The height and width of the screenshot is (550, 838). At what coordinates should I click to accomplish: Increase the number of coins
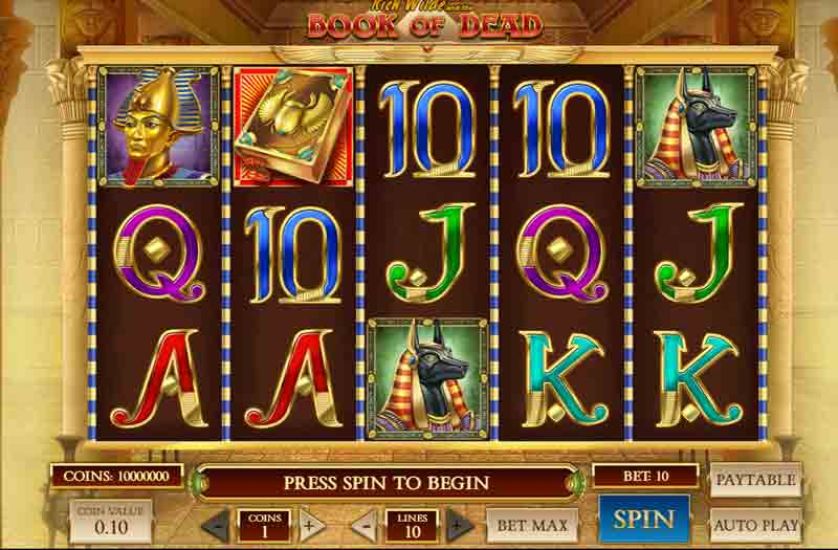tap(310, 524)
